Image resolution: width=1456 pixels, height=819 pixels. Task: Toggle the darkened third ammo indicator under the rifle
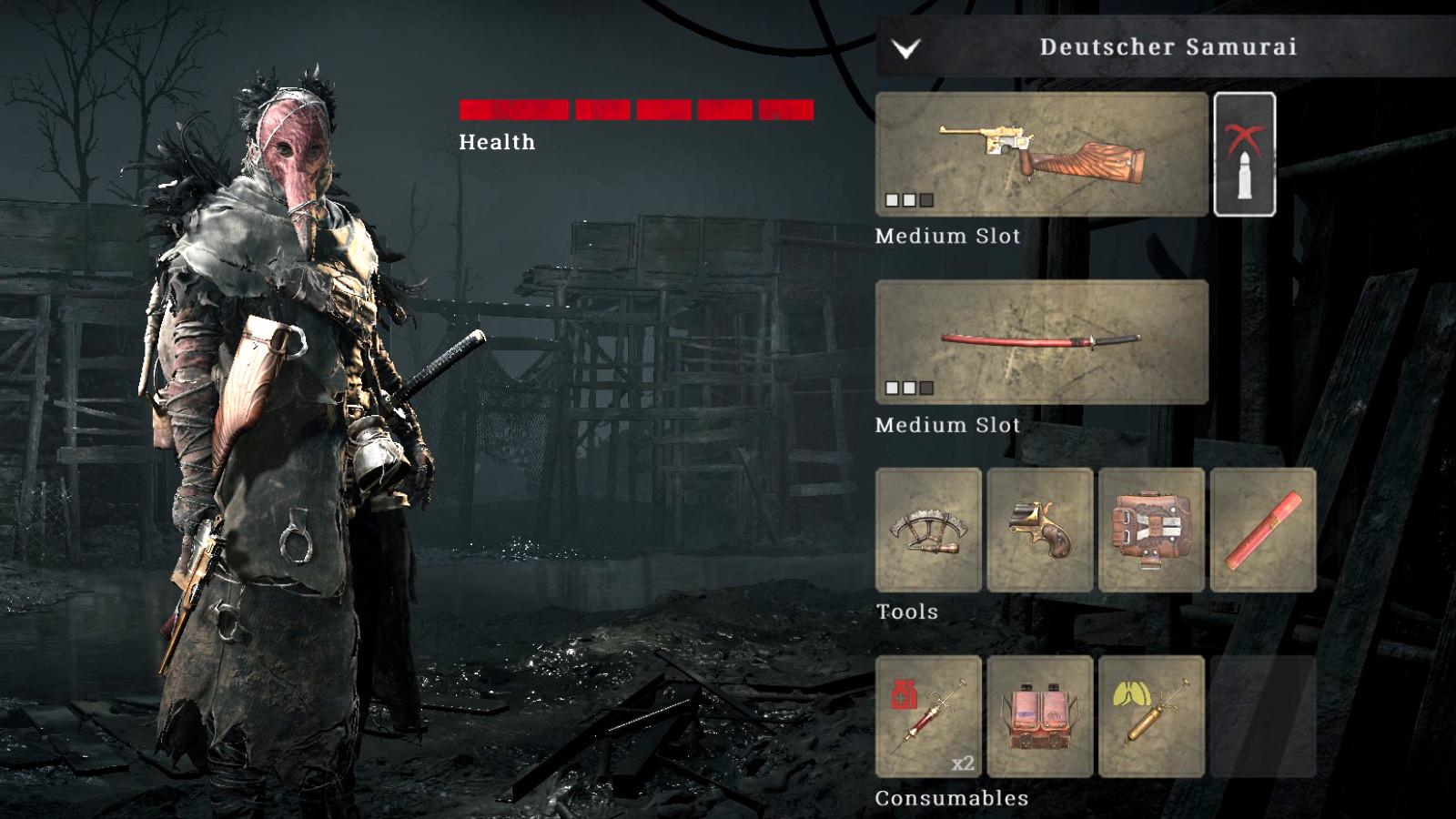coord(928,199)
